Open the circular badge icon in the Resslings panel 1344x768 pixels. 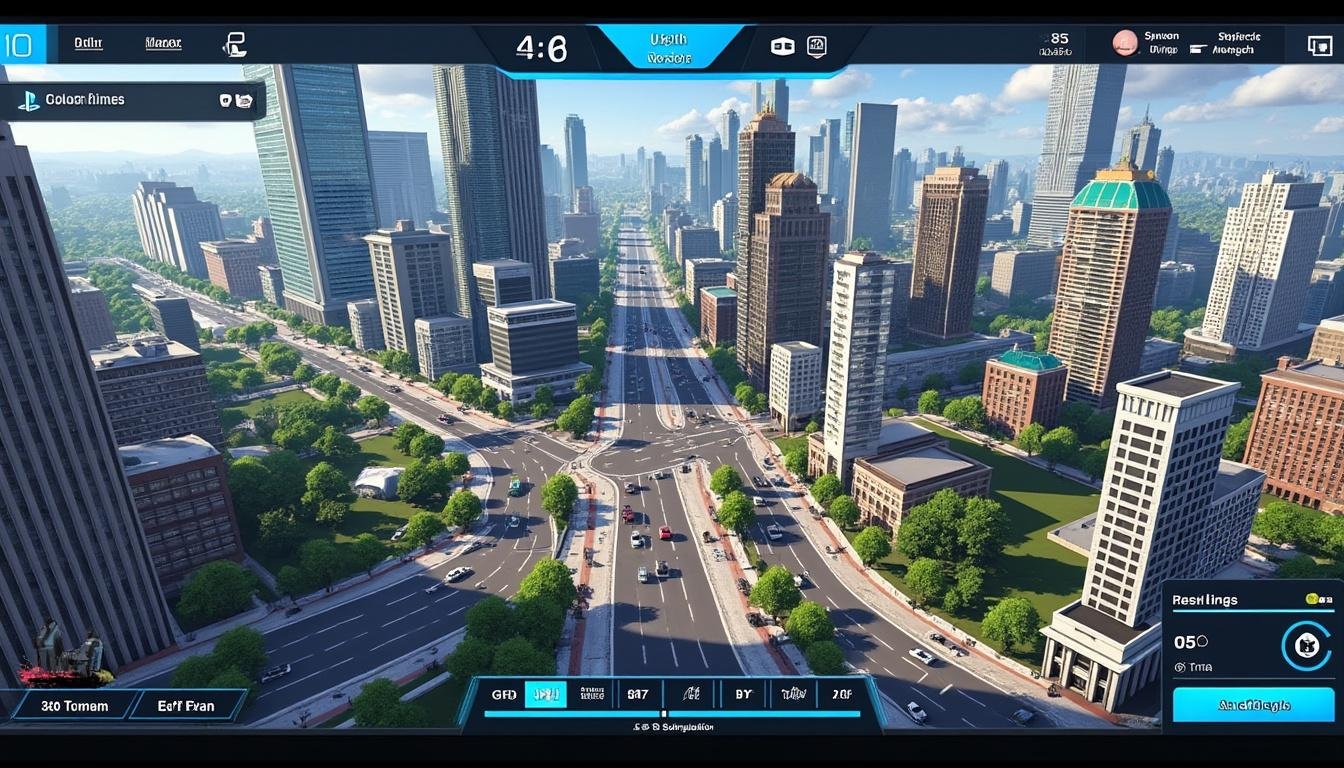click(x=1308, y=646)
